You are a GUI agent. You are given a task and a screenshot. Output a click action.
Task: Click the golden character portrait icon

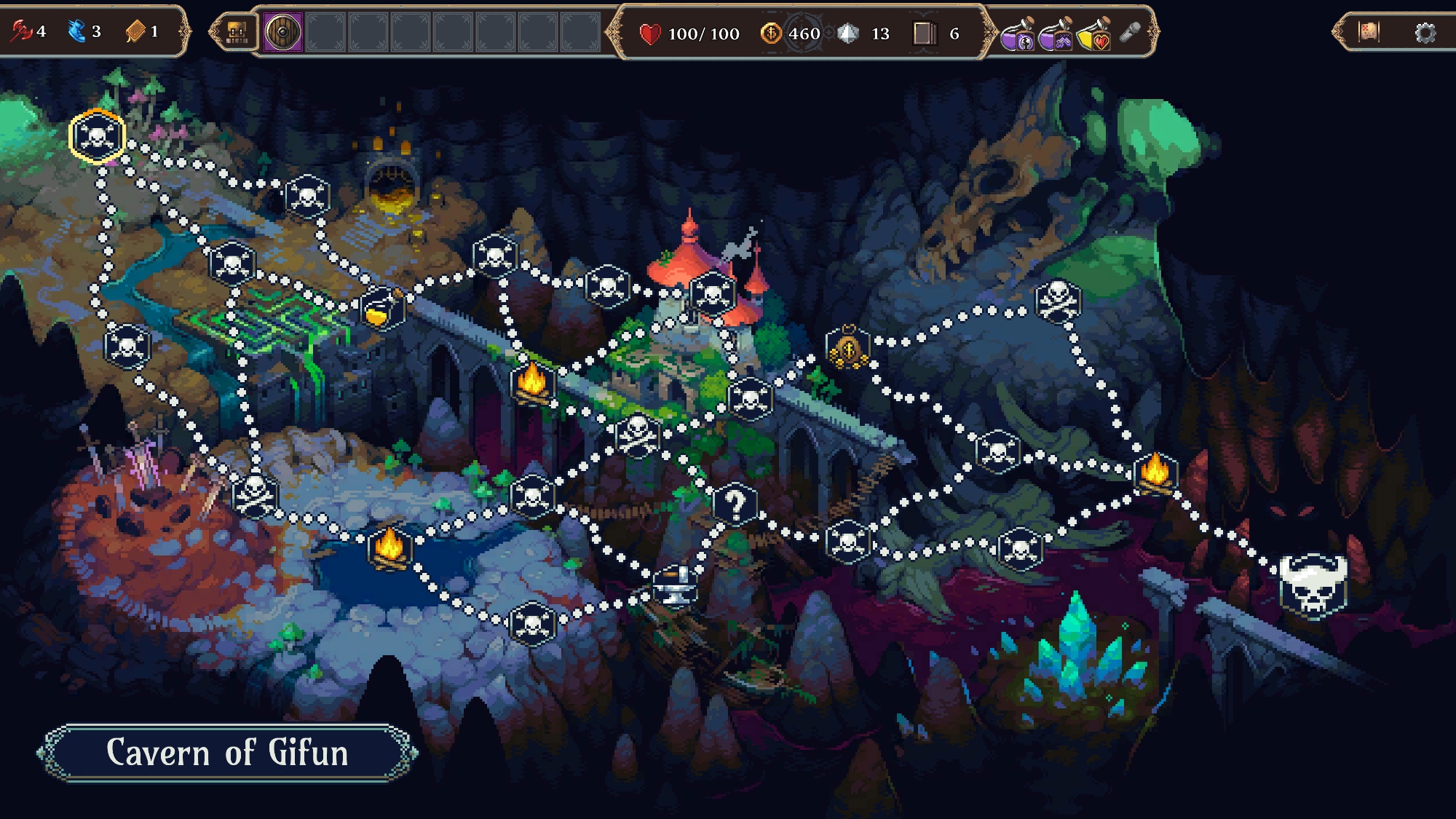point(237,33)
